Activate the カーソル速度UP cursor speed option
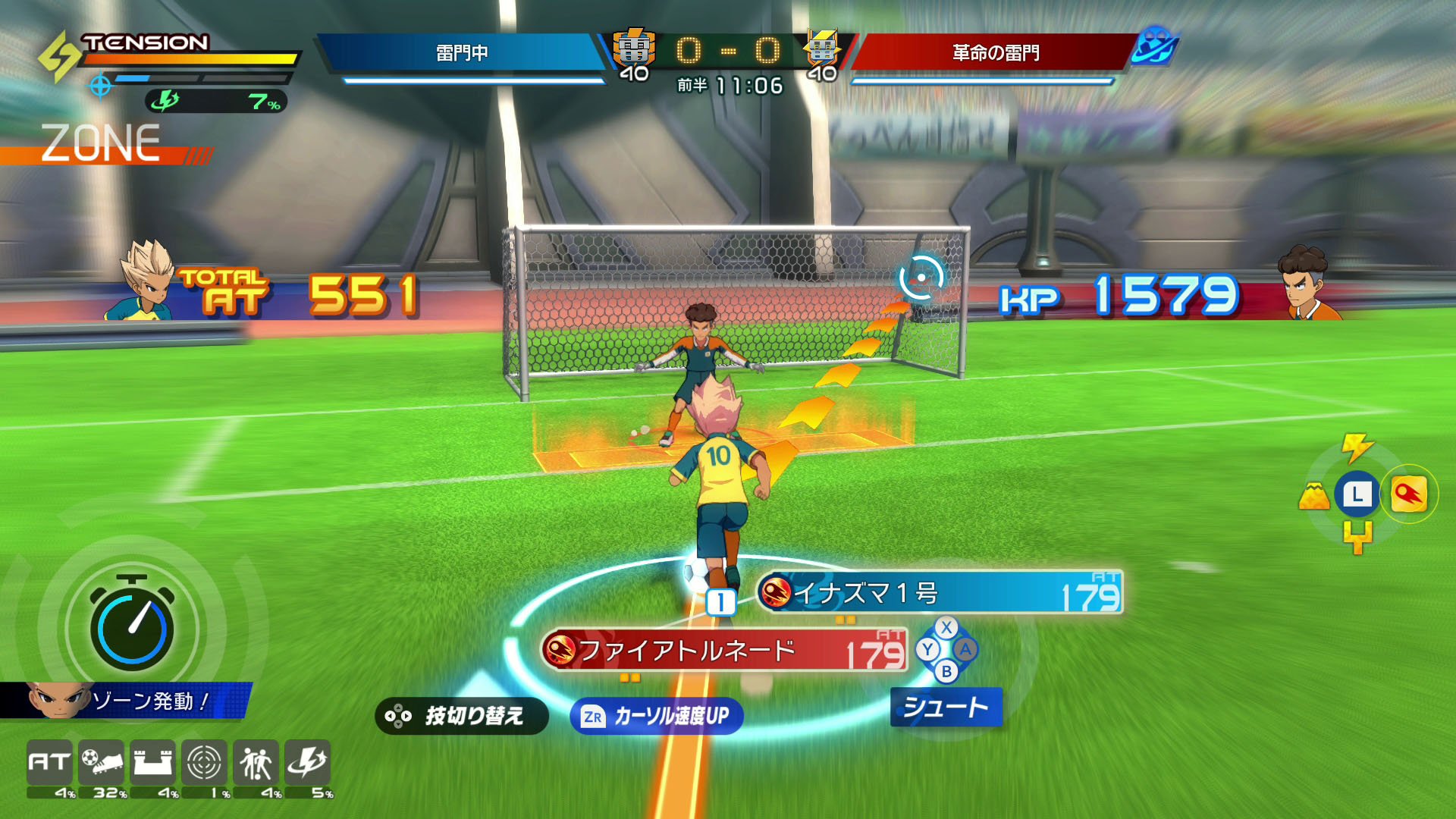This screenshot has height=819, width=1456. tap(657, 716)
